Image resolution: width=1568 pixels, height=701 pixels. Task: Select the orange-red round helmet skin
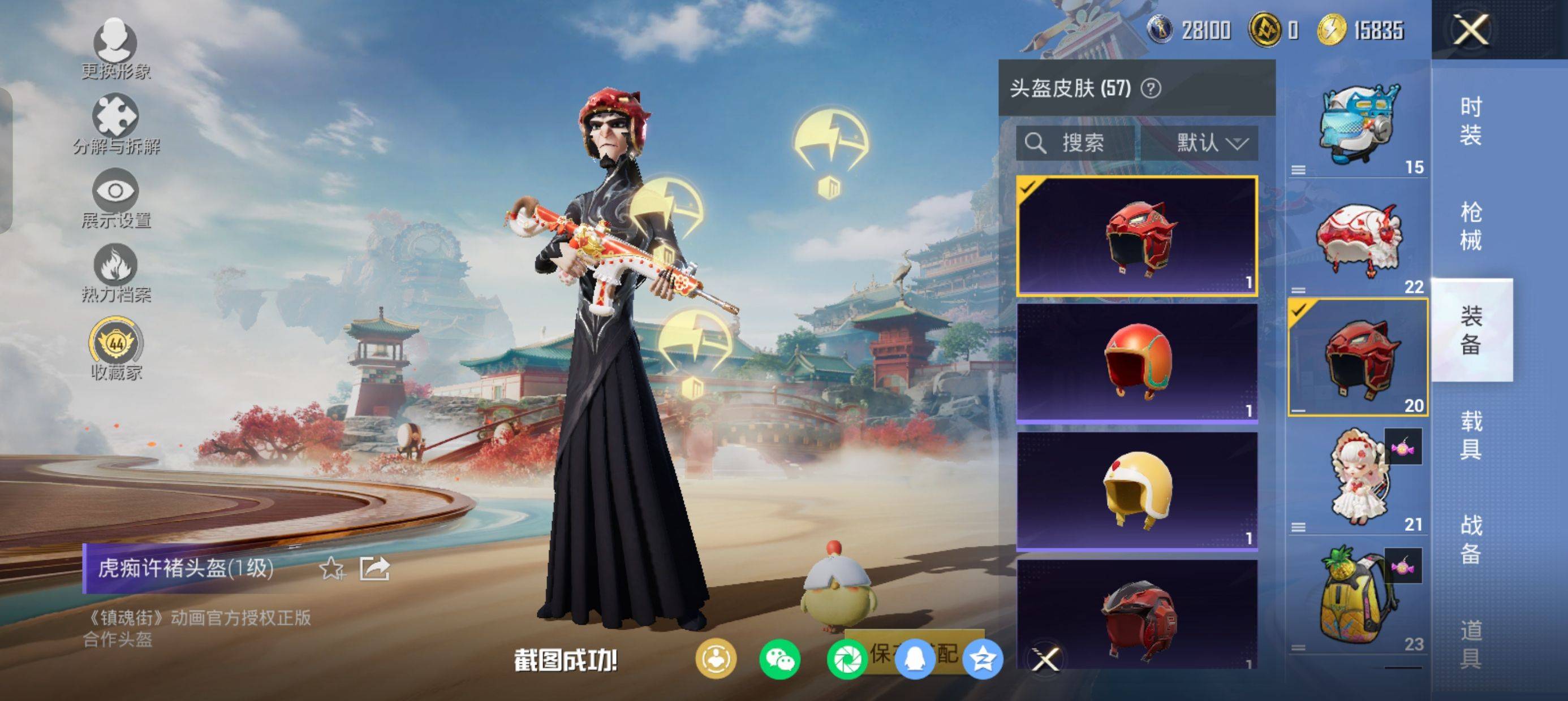(1137, 363)
